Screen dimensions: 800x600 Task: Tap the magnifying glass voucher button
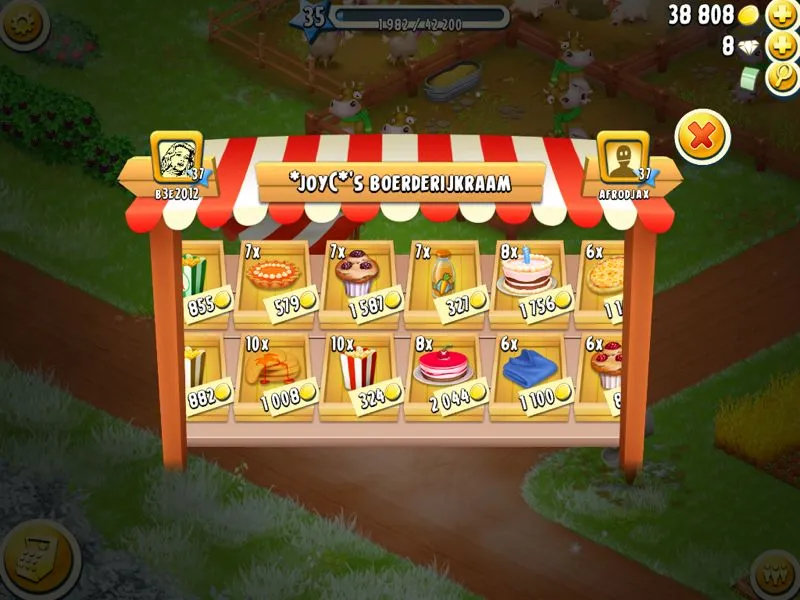[x=781, y=77]
